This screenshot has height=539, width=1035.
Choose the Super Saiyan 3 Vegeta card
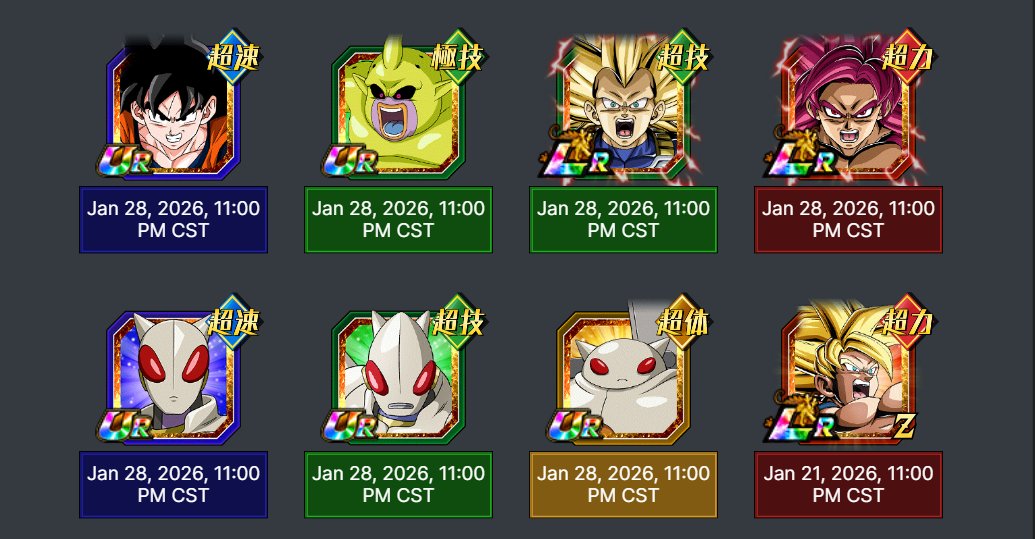(622, 112)
